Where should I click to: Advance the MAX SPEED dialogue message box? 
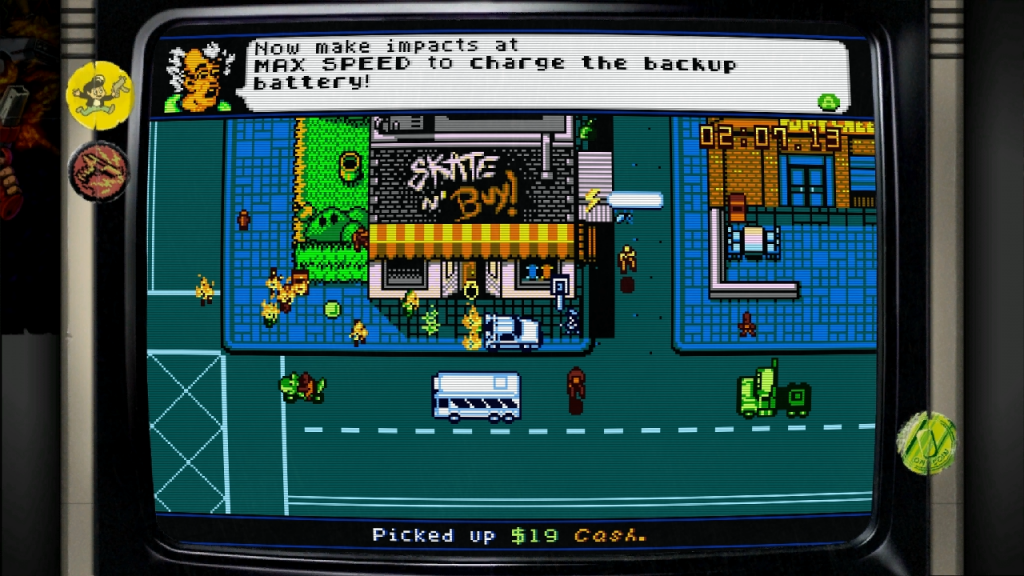coord(827,101)
